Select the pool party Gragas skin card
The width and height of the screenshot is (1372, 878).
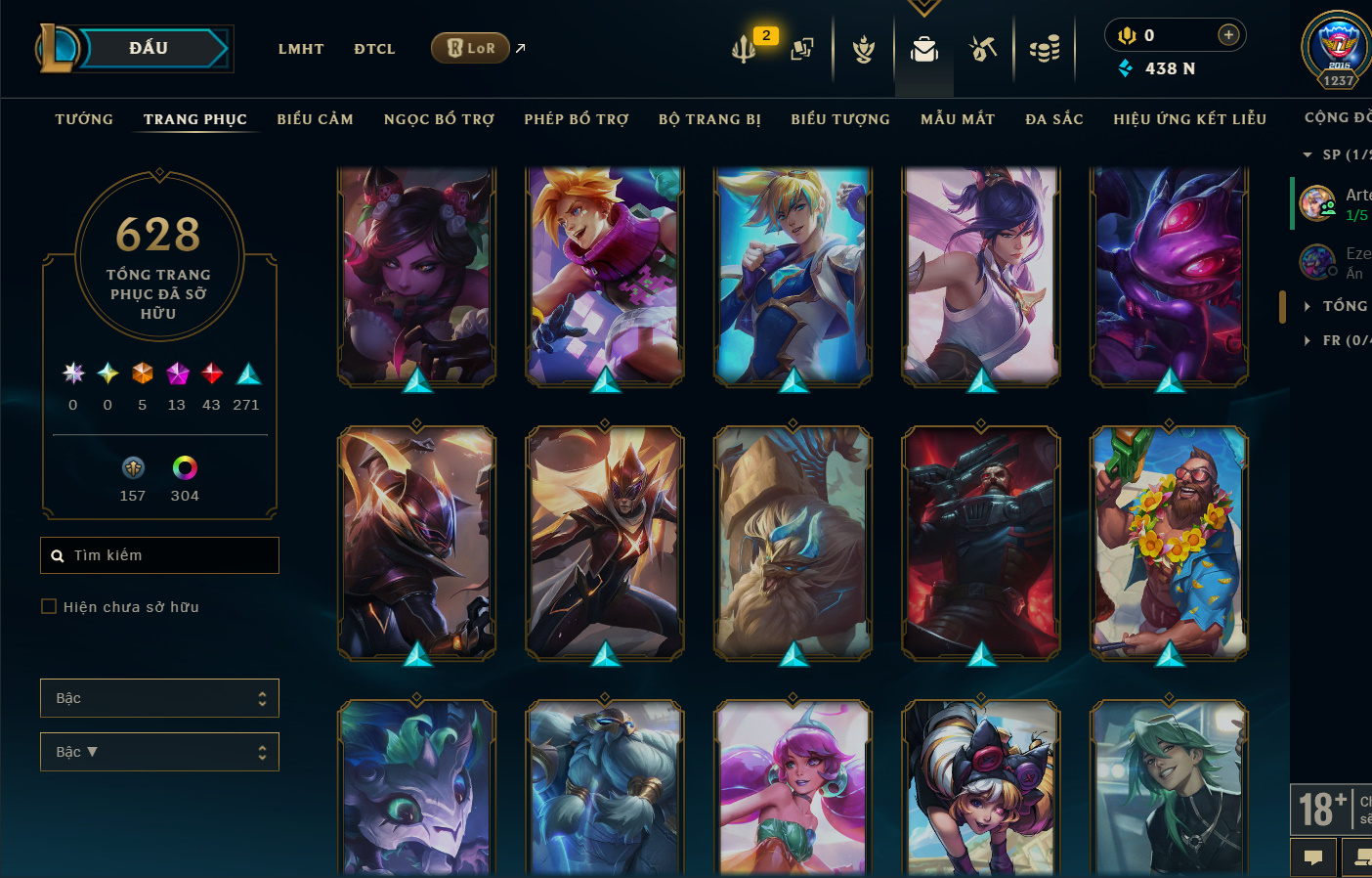1169,543
